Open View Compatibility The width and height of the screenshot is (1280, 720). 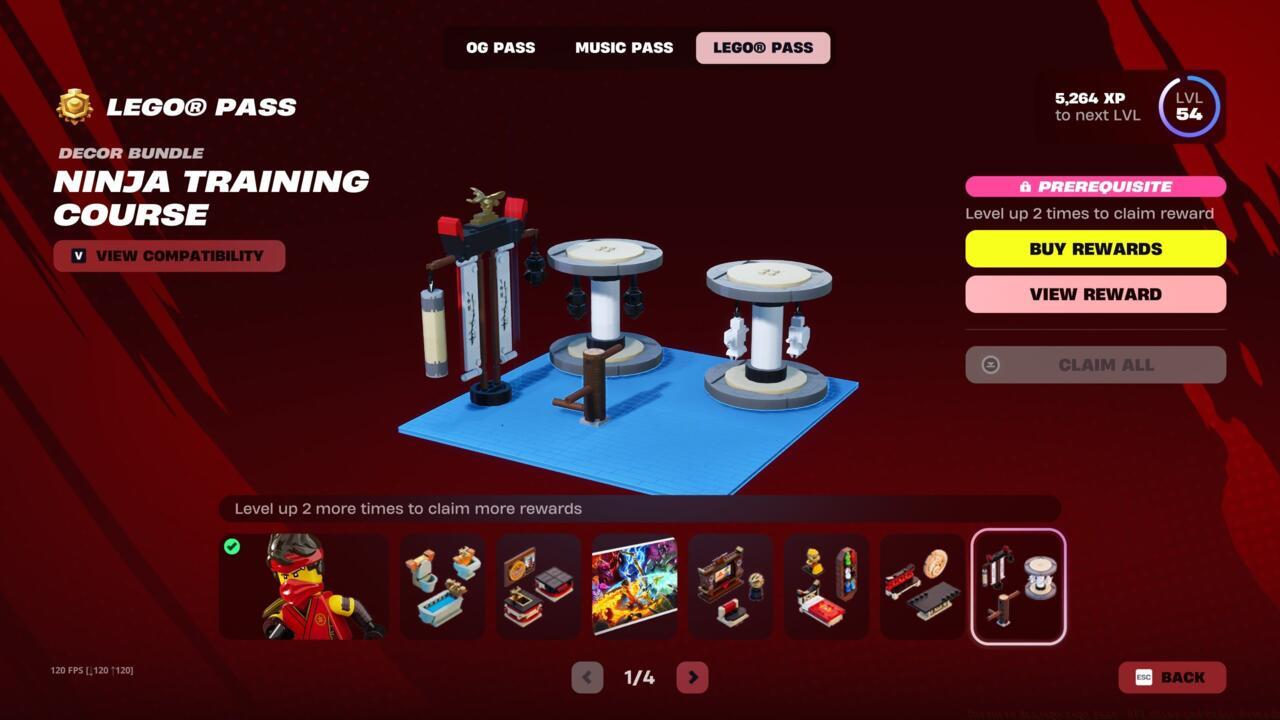[169, 256]
